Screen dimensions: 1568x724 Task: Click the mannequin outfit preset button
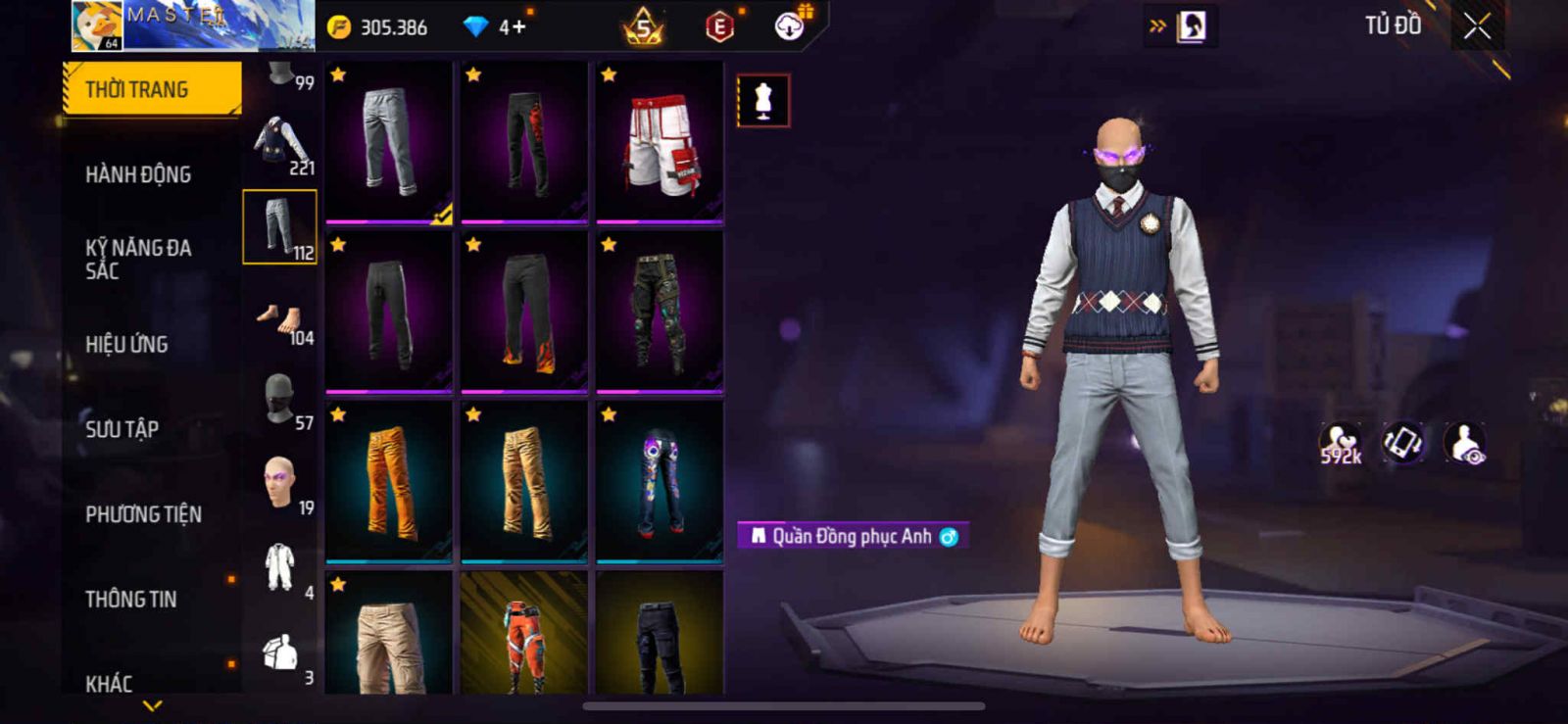(x=762, y=100)
